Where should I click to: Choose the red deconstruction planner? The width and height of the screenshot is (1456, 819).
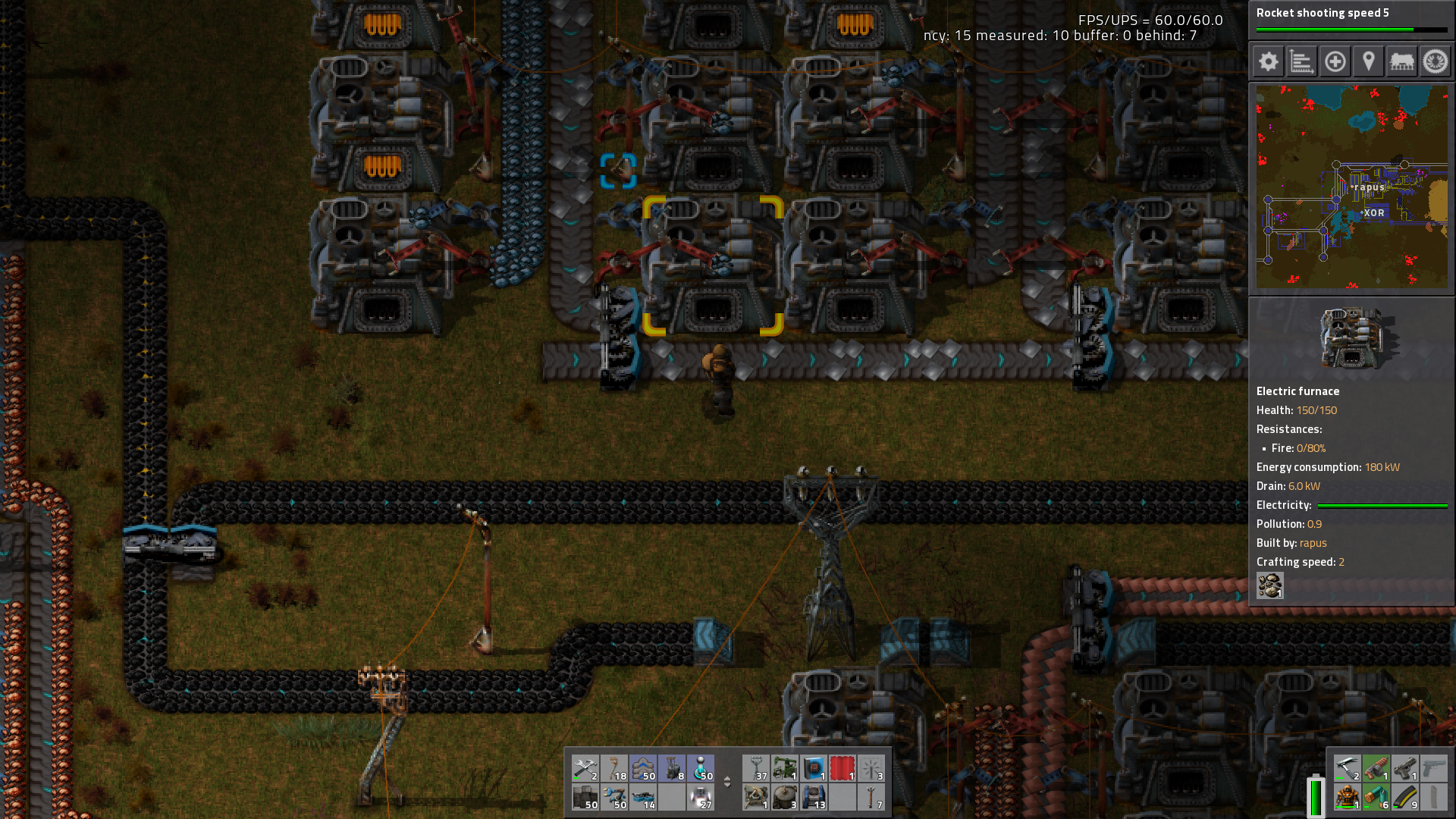843,768
